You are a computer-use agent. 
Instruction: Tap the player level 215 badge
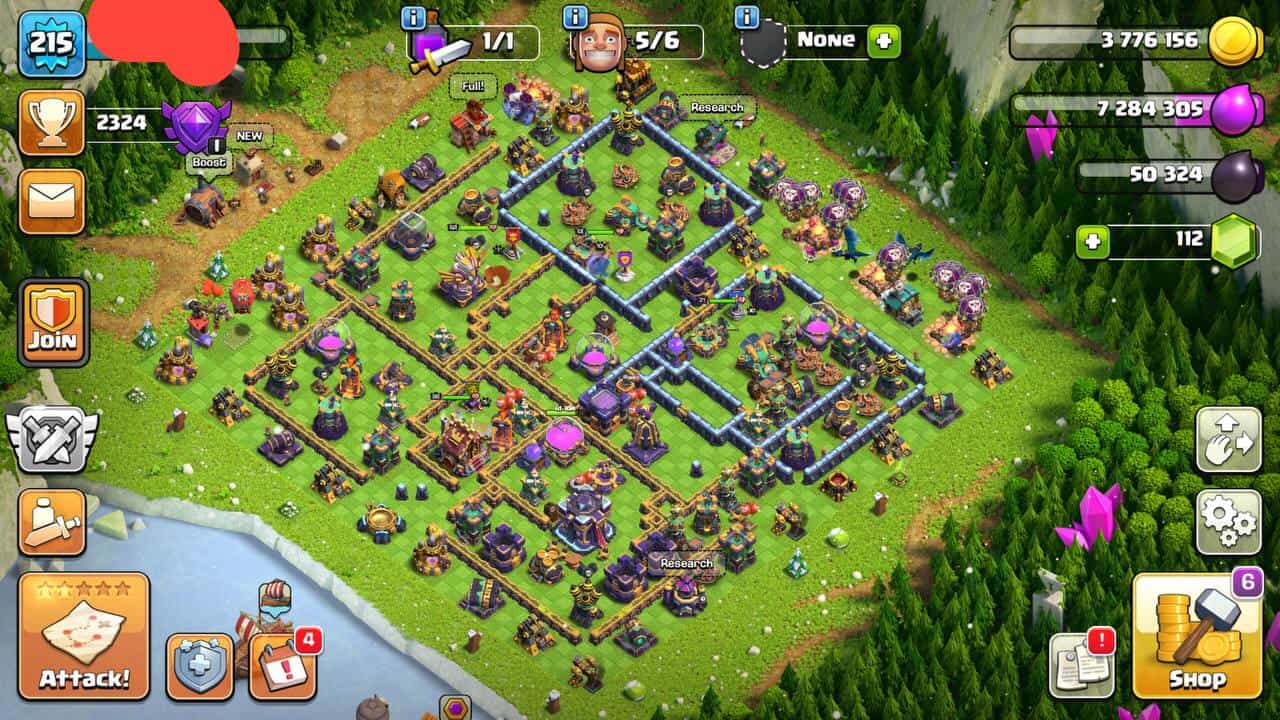51,43
